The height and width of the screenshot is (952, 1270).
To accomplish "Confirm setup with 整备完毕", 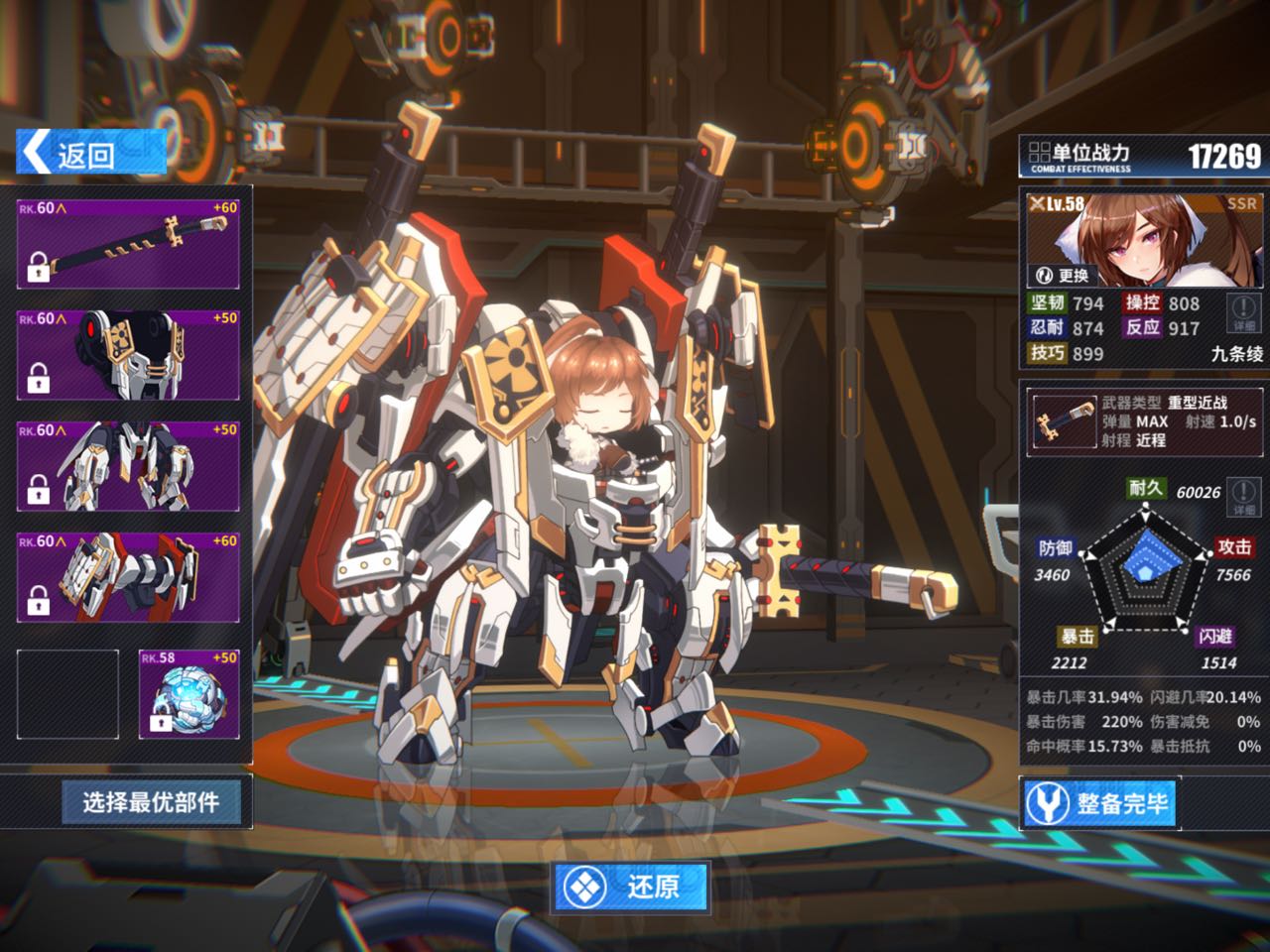I will coord(1099,803).
